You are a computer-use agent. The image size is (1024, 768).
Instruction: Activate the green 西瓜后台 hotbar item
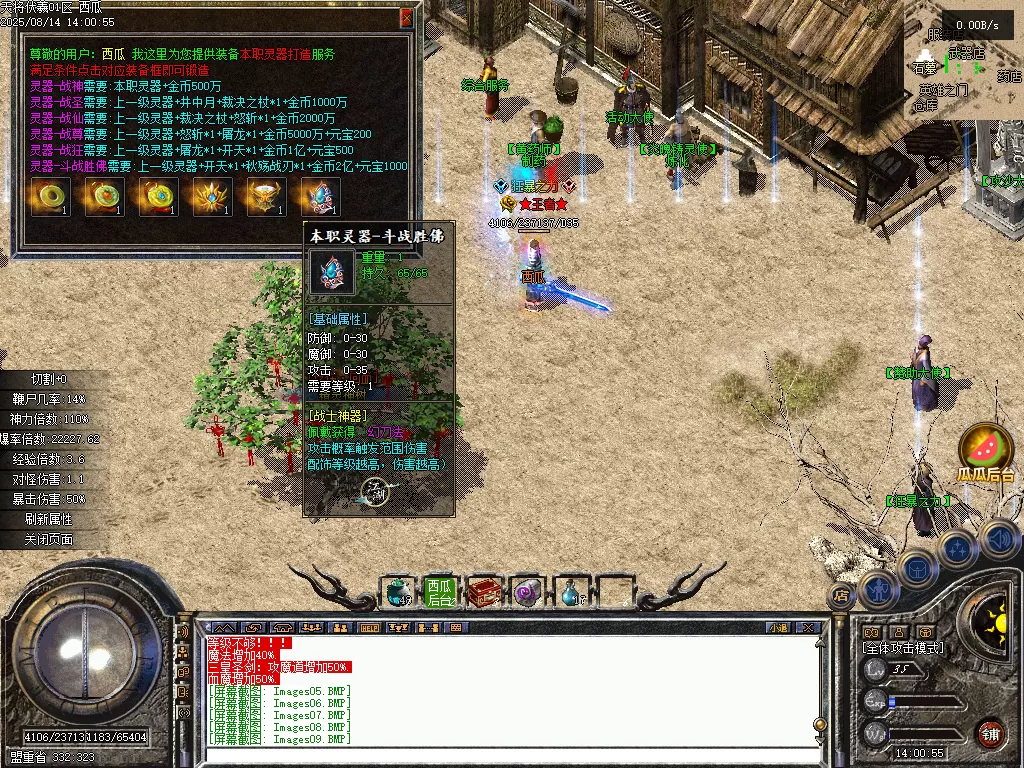tap(440, 592)
